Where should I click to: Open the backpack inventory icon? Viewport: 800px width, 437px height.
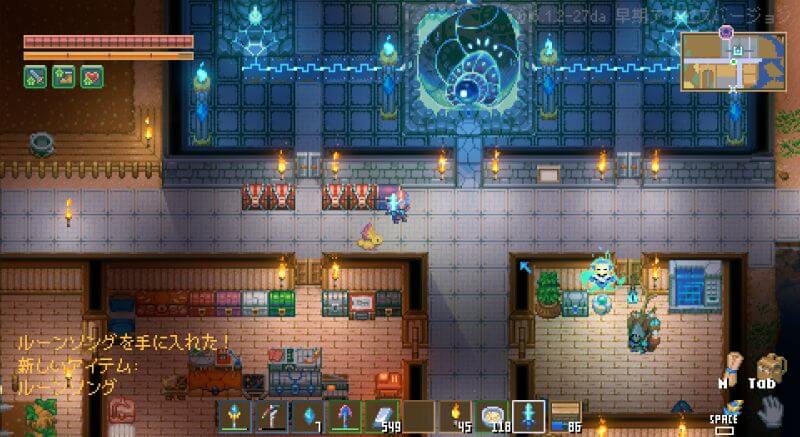click(770, 367)
